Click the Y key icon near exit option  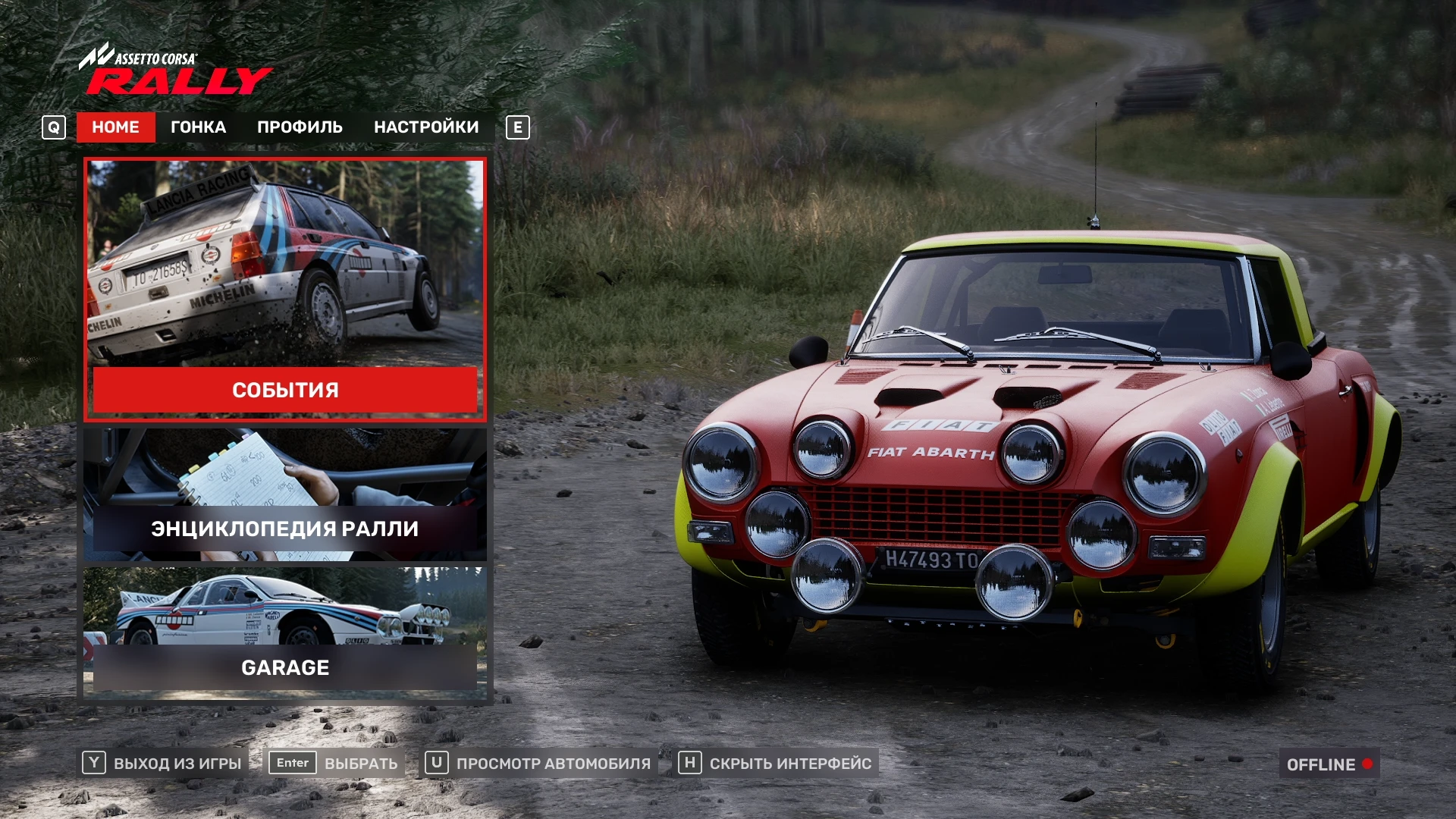coord(93,764)
